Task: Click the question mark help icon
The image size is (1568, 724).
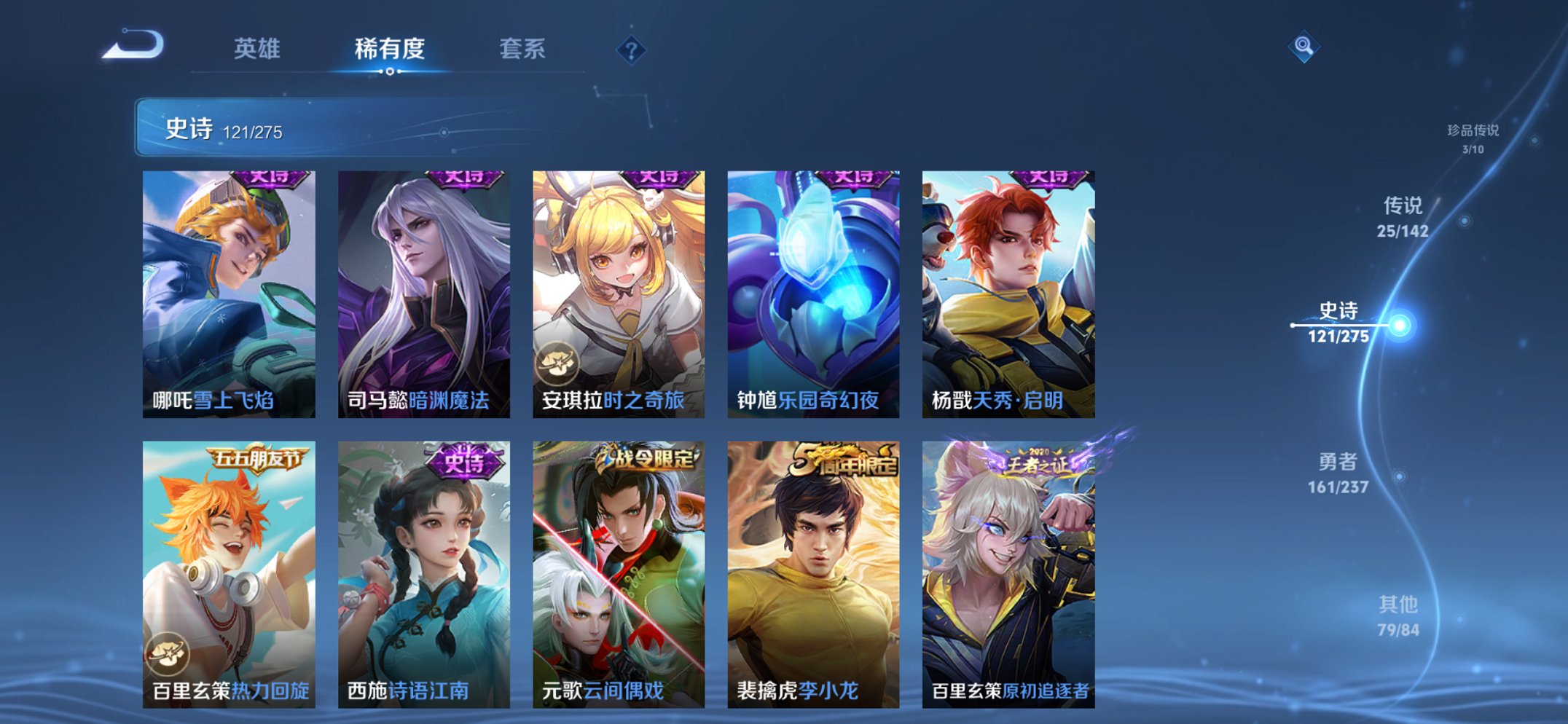Action: [631, 50]
